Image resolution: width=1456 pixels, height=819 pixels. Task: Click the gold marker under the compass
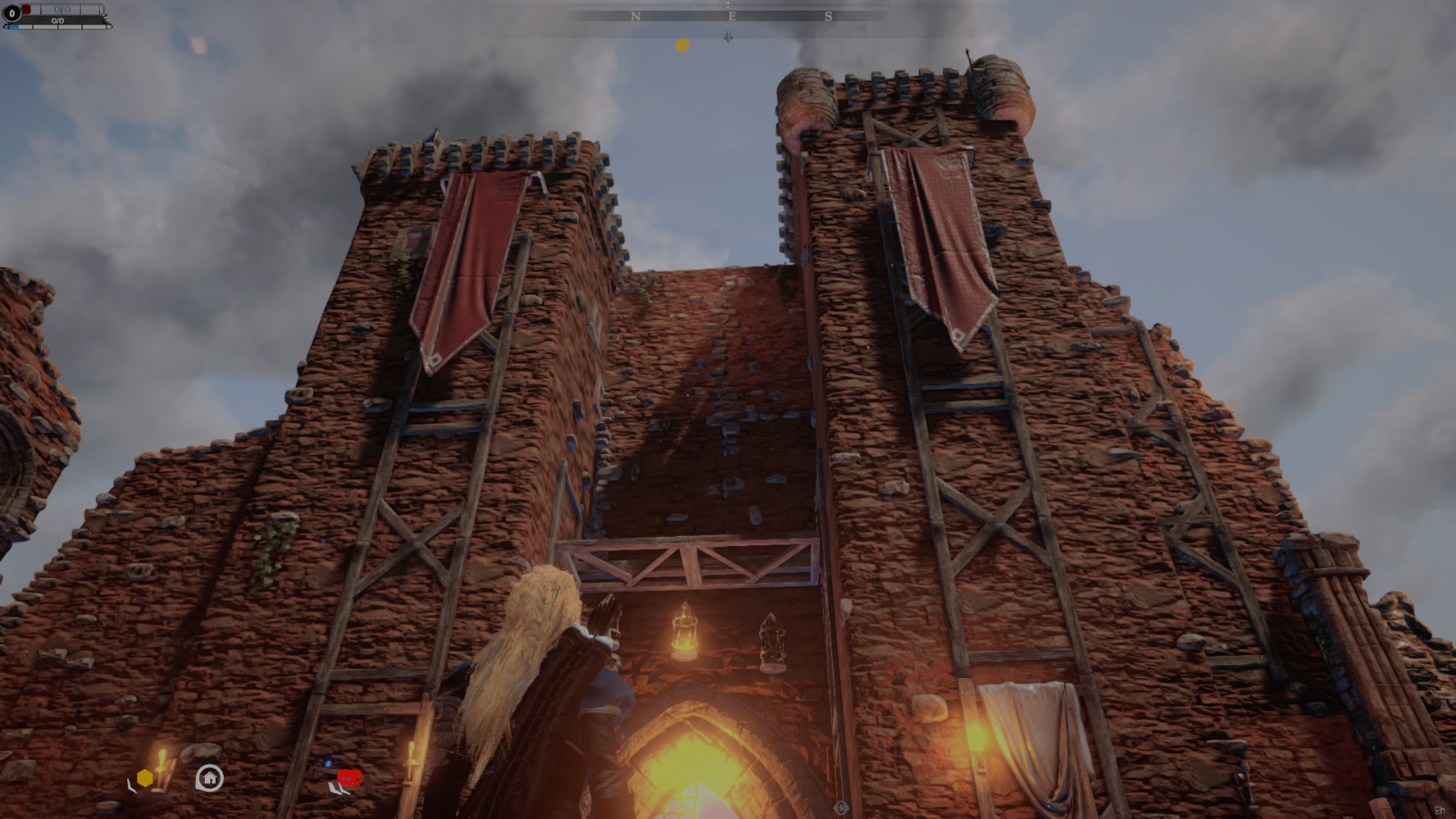pos(682,45)
